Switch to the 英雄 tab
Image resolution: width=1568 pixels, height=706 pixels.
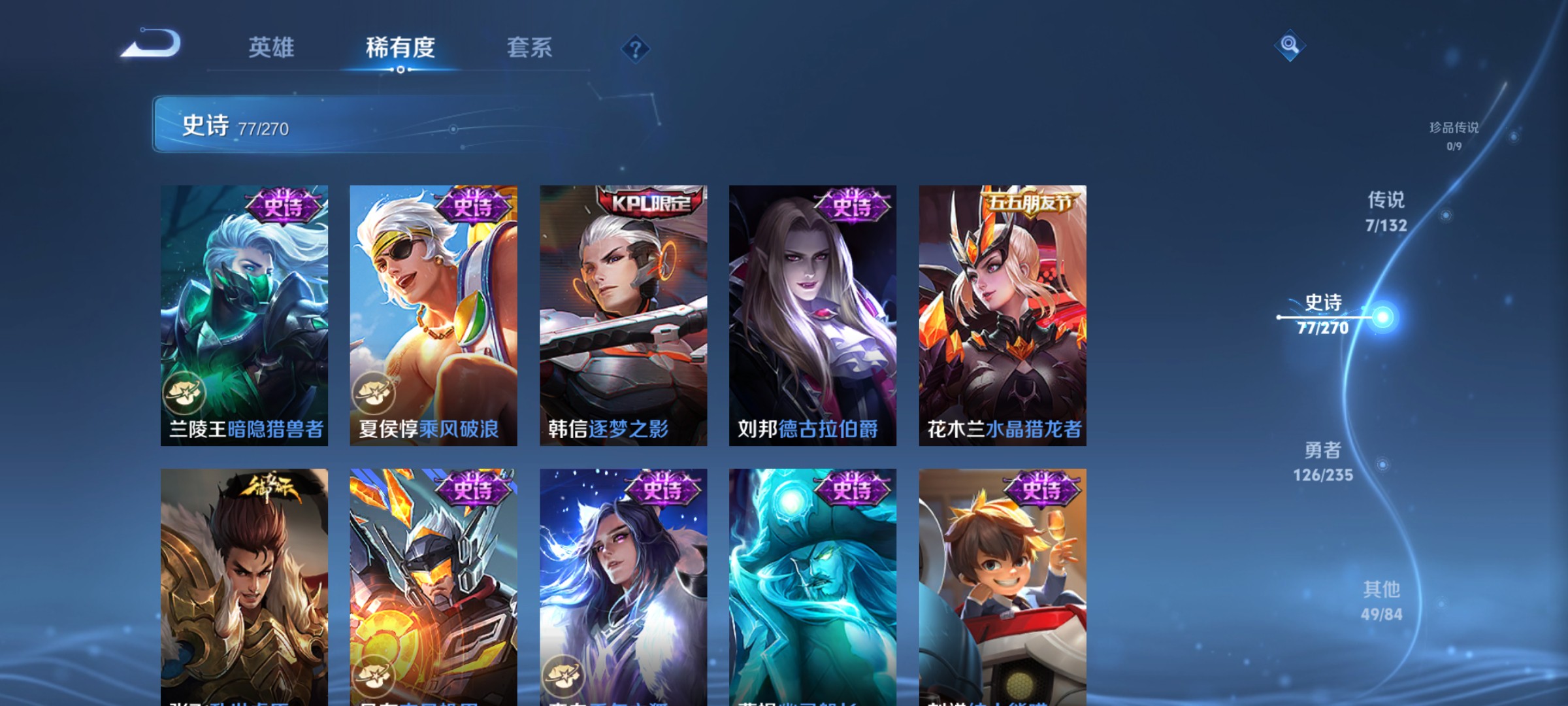(272, 47)
